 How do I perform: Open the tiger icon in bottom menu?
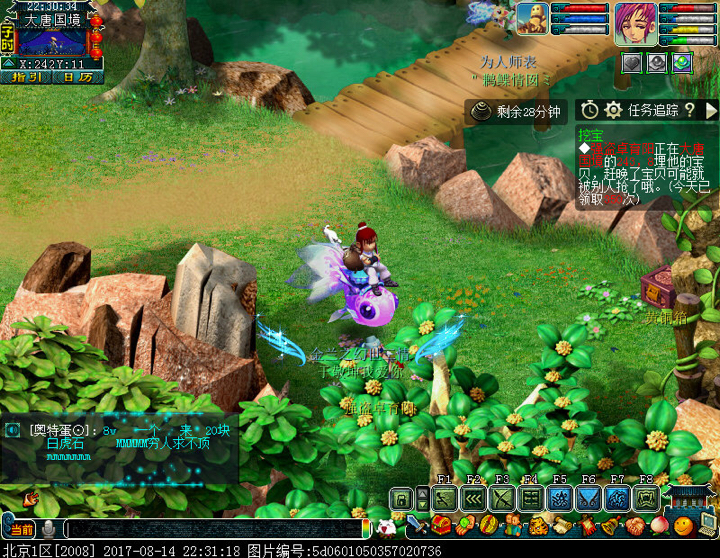(x=537, y=525)
